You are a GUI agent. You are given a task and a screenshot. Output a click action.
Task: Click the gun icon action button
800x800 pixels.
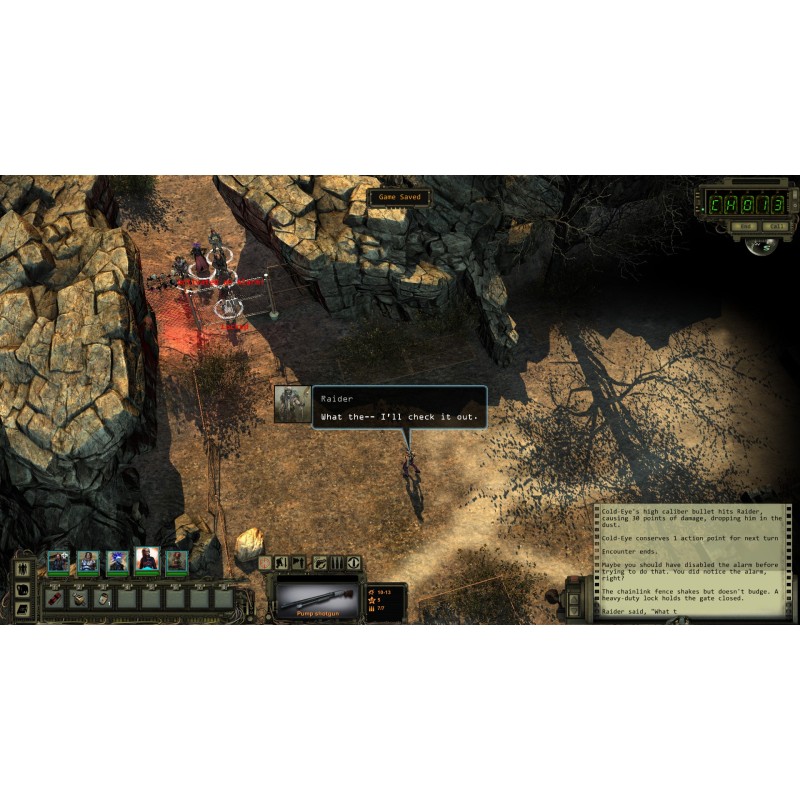(320, 563)
